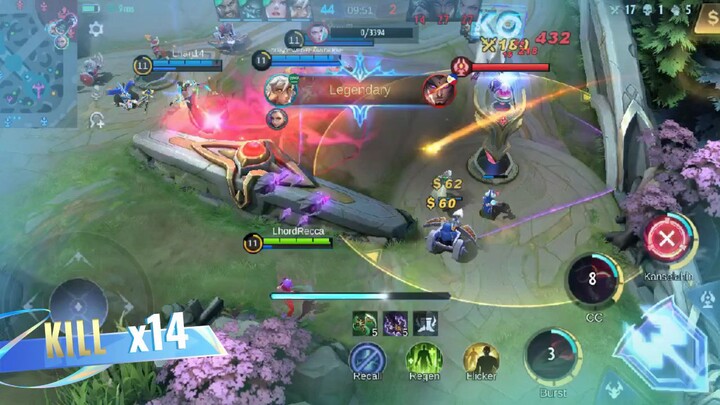Trigger the Burst skill on cooldown 3
This screenshot has height=405, width=720.
[550, 354]
